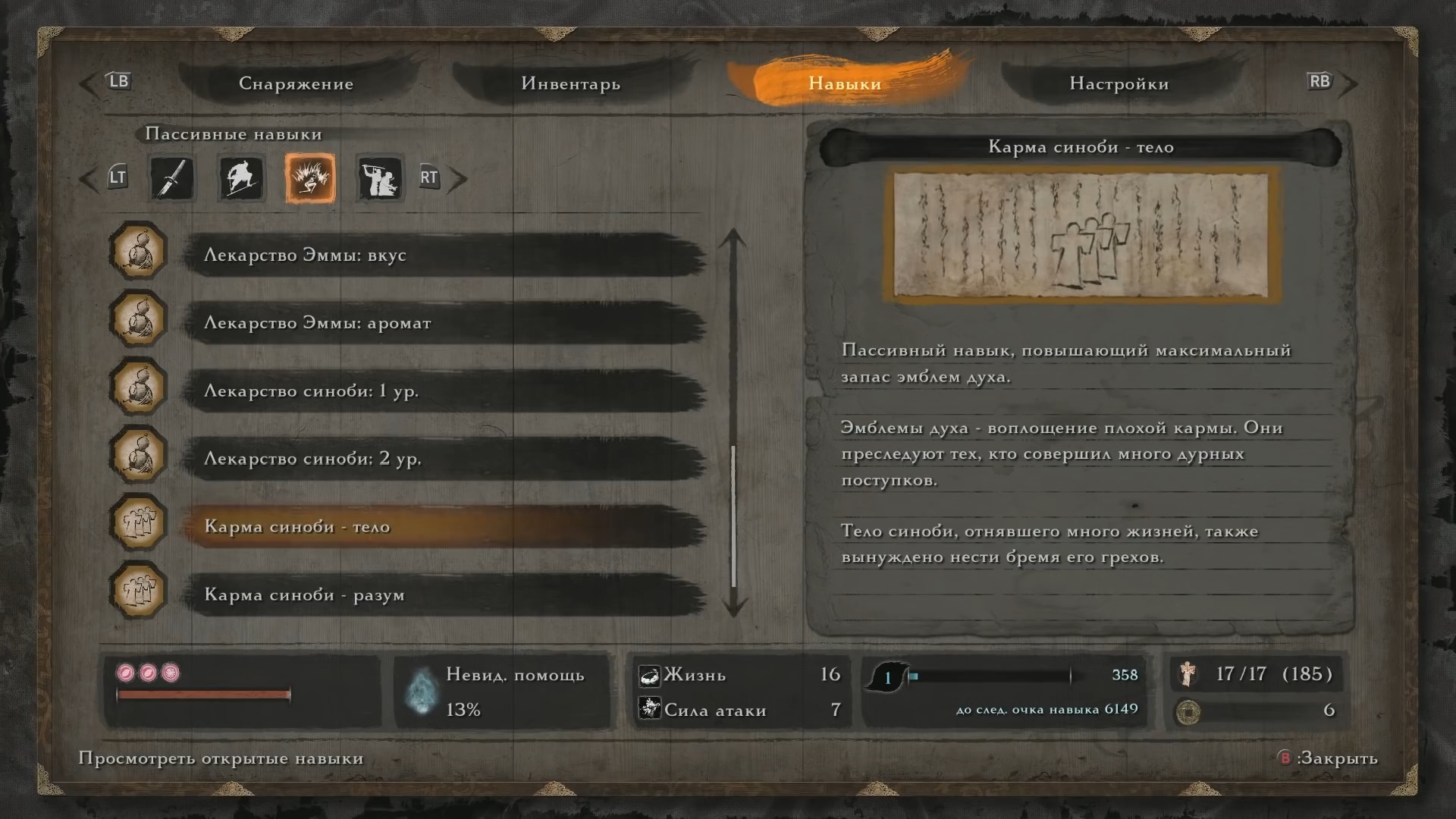
Task: Select the Навыки tab
Action: click(844, 83)
